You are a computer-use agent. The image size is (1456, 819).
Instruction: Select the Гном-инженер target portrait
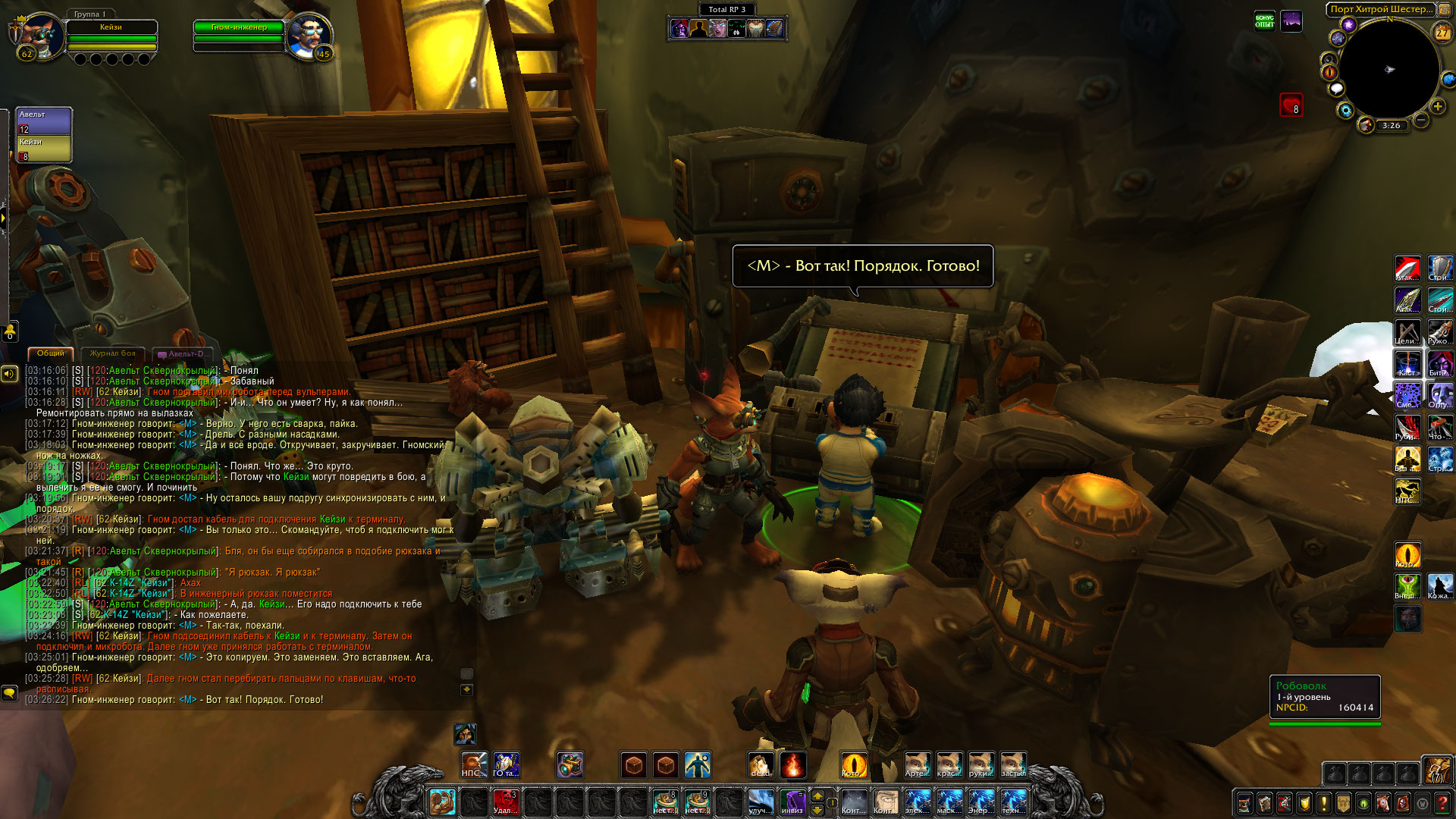(x=310, y=35)
